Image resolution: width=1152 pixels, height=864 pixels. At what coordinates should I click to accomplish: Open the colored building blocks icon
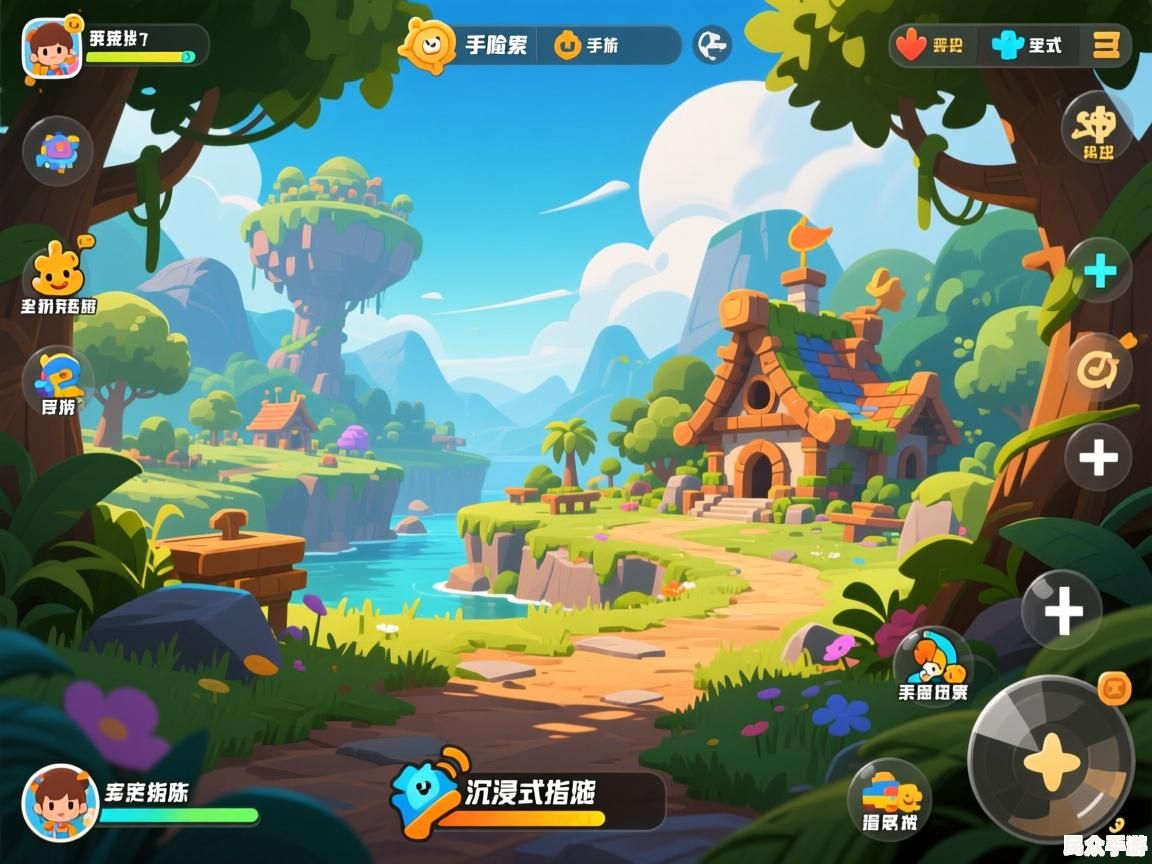[889, 797]
